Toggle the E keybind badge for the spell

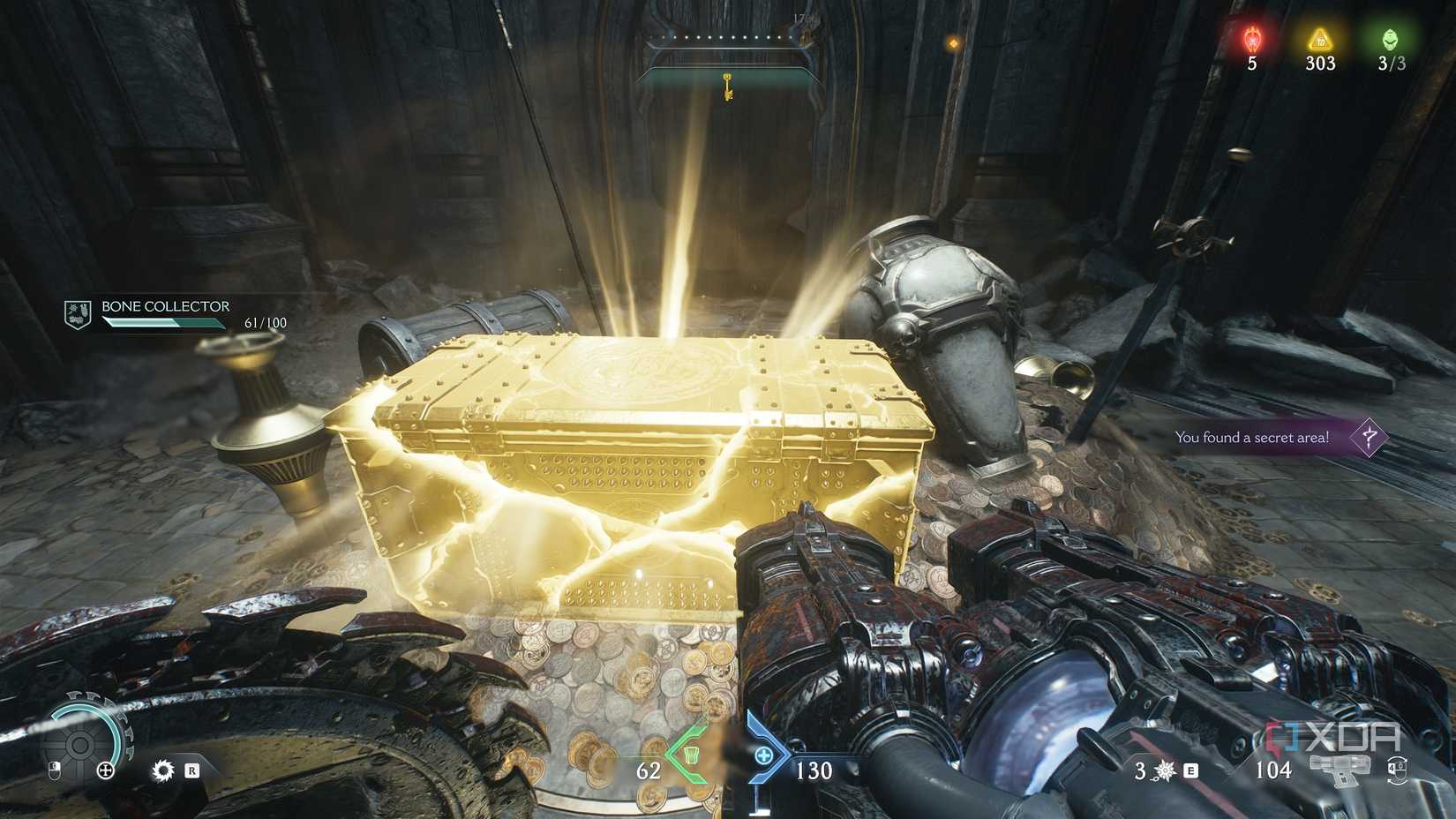click(1190, 770)
